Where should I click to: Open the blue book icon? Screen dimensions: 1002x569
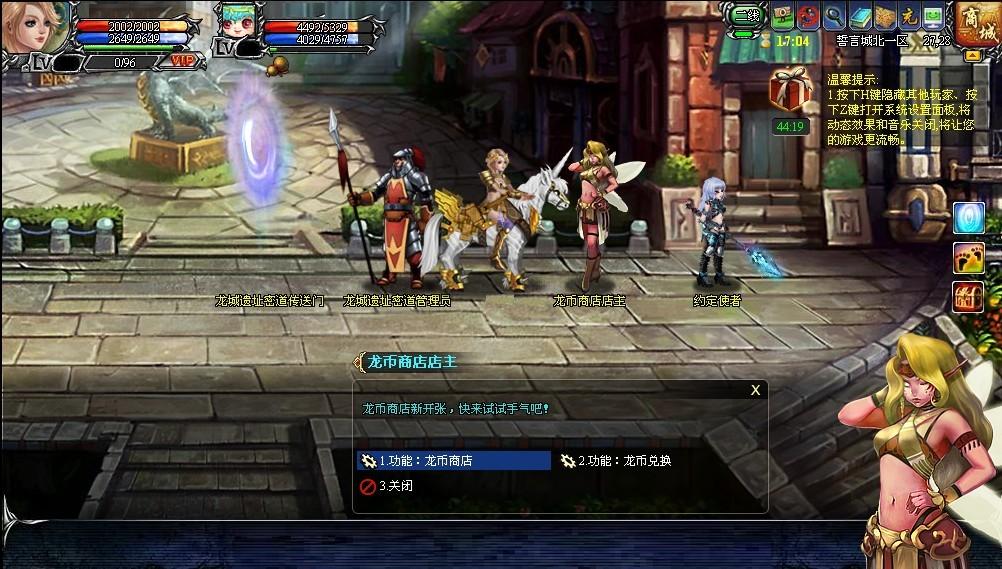859,17
